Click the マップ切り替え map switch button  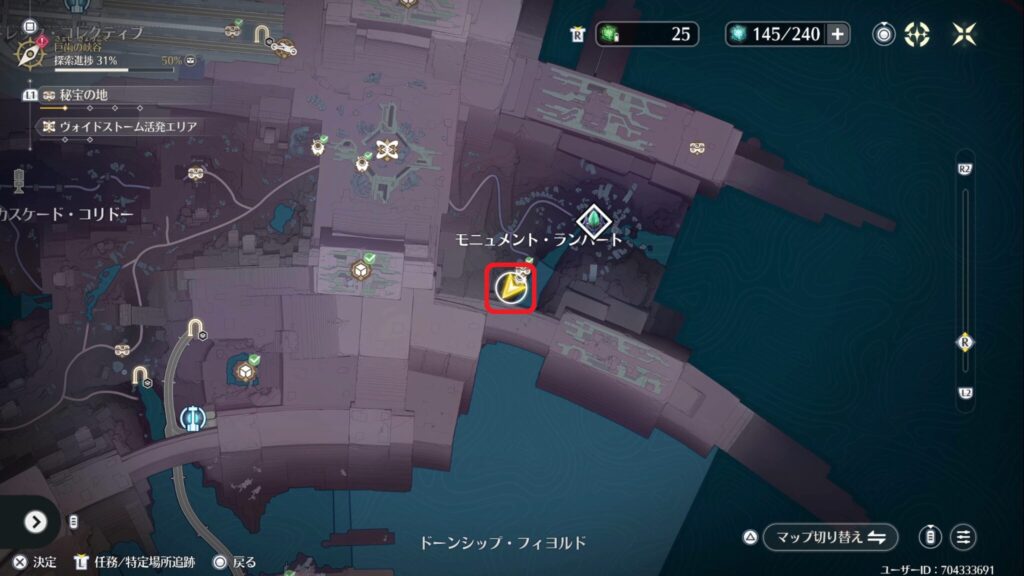(829, 537)
